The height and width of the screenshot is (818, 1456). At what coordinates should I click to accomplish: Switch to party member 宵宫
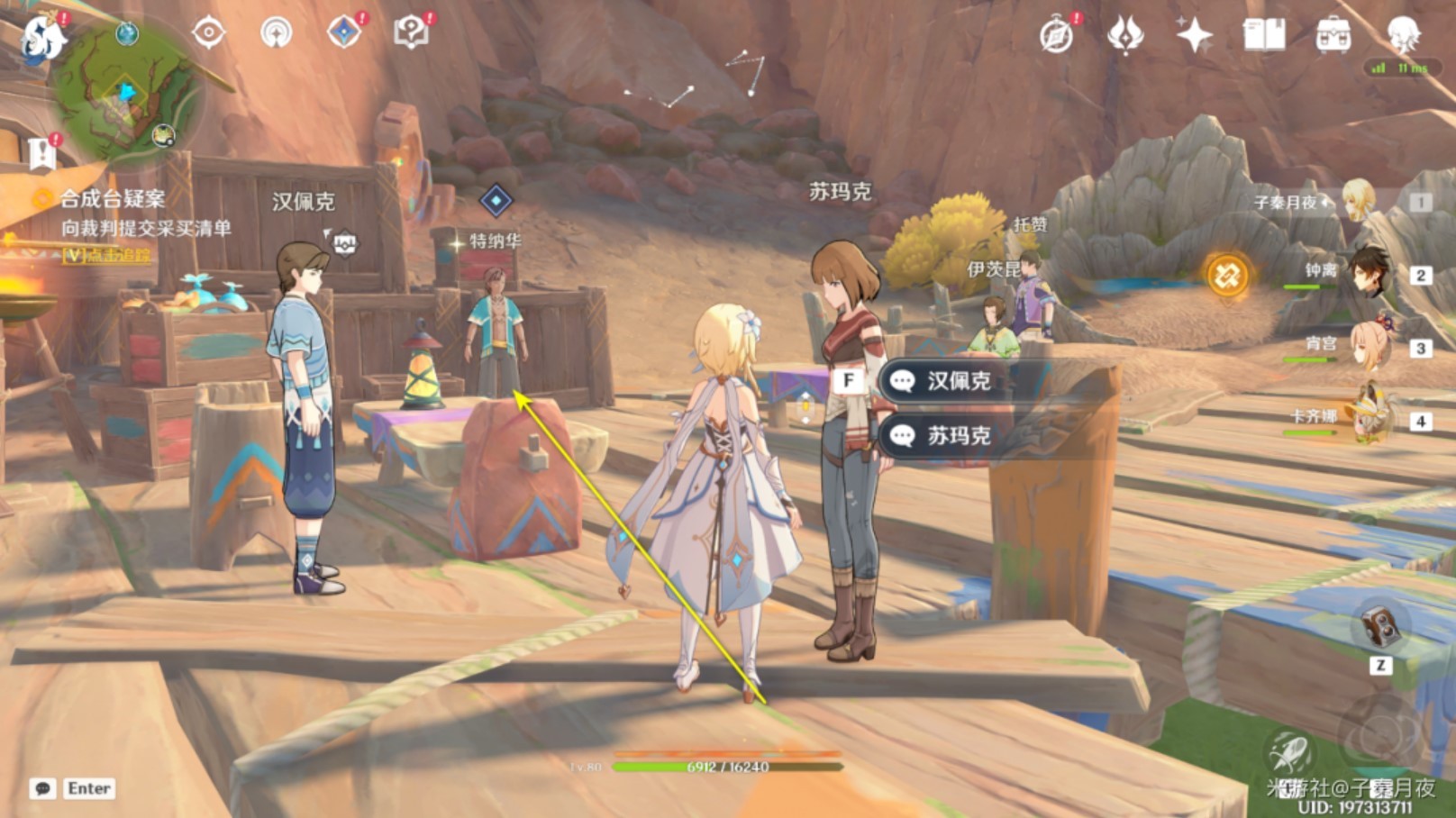pyautogui.click(x=1368, y=347)
